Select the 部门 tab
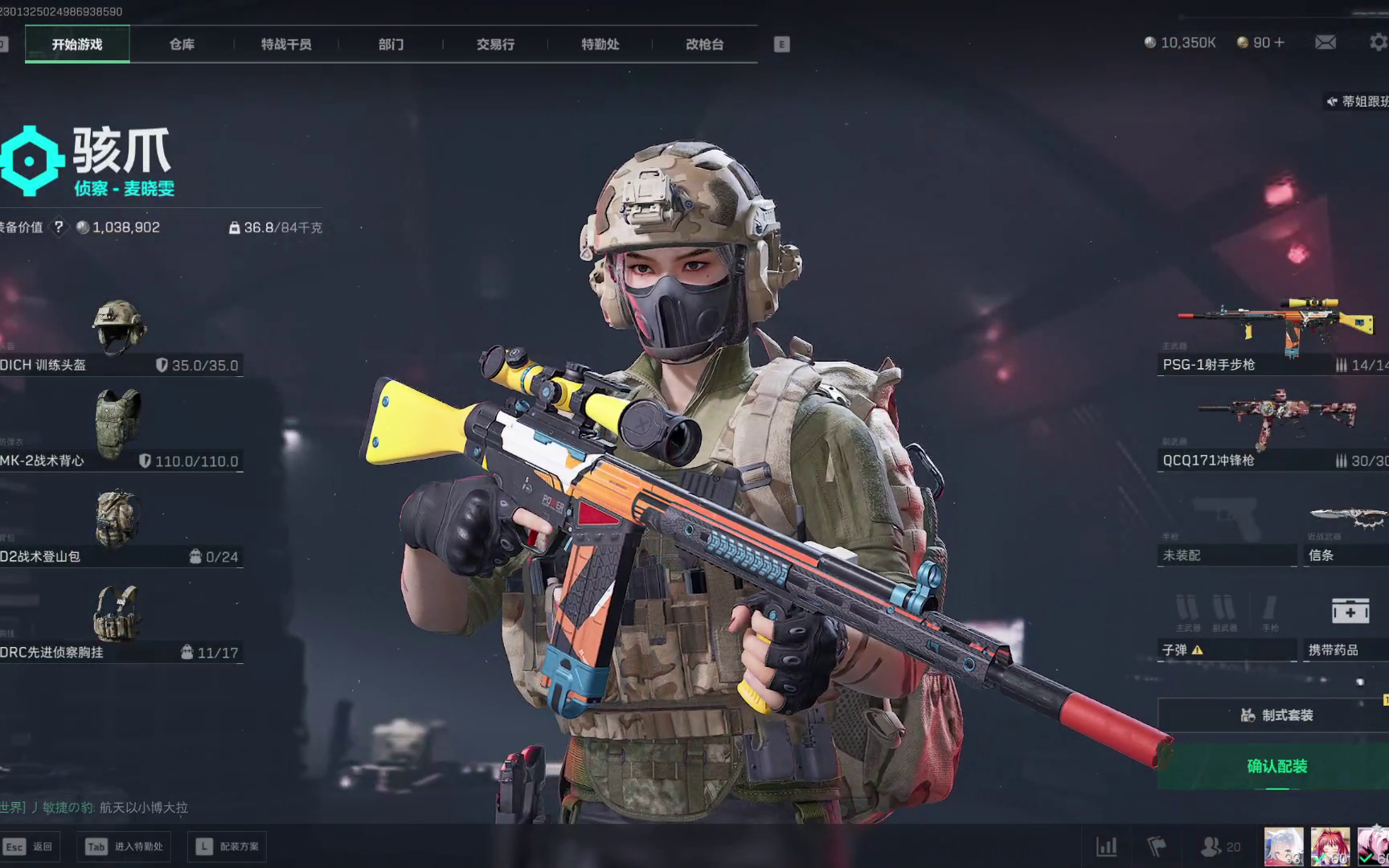This screenshot has width=1389, height=868. tap(391, 44)
